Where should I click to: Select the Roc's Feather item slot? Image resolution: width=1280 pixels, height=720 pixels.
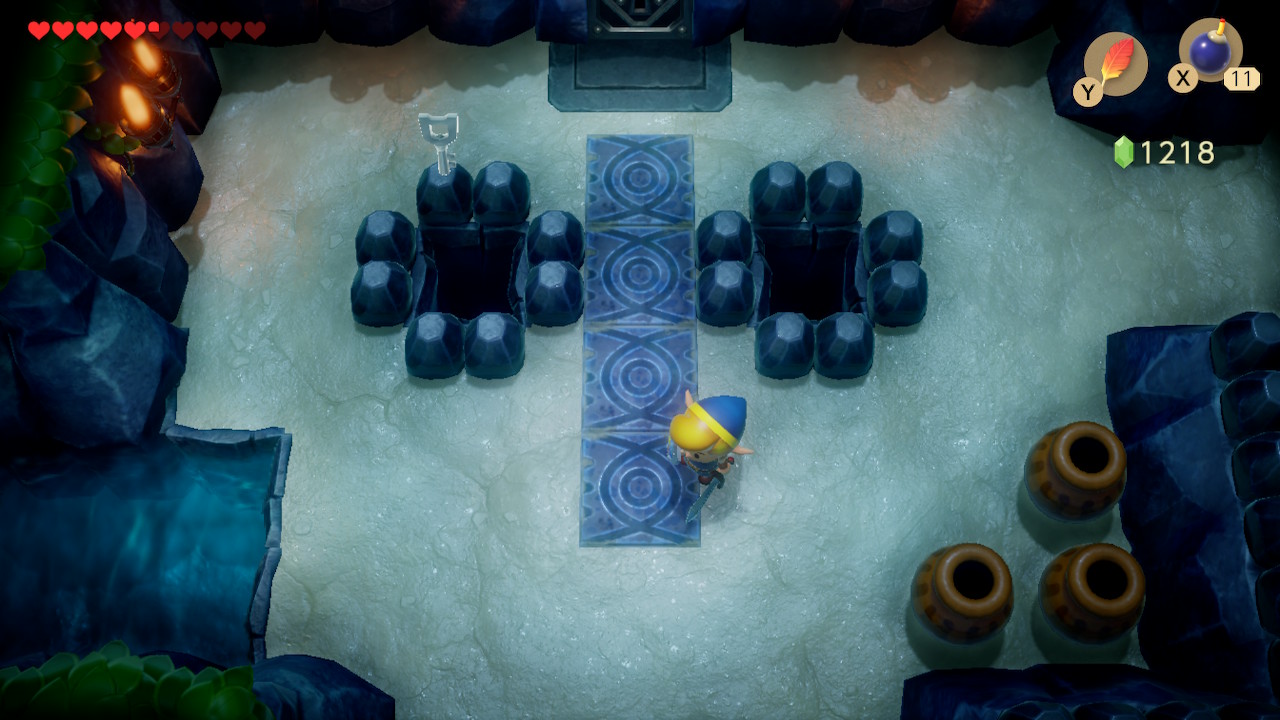pyautogui.click(x=1115, y=64)
